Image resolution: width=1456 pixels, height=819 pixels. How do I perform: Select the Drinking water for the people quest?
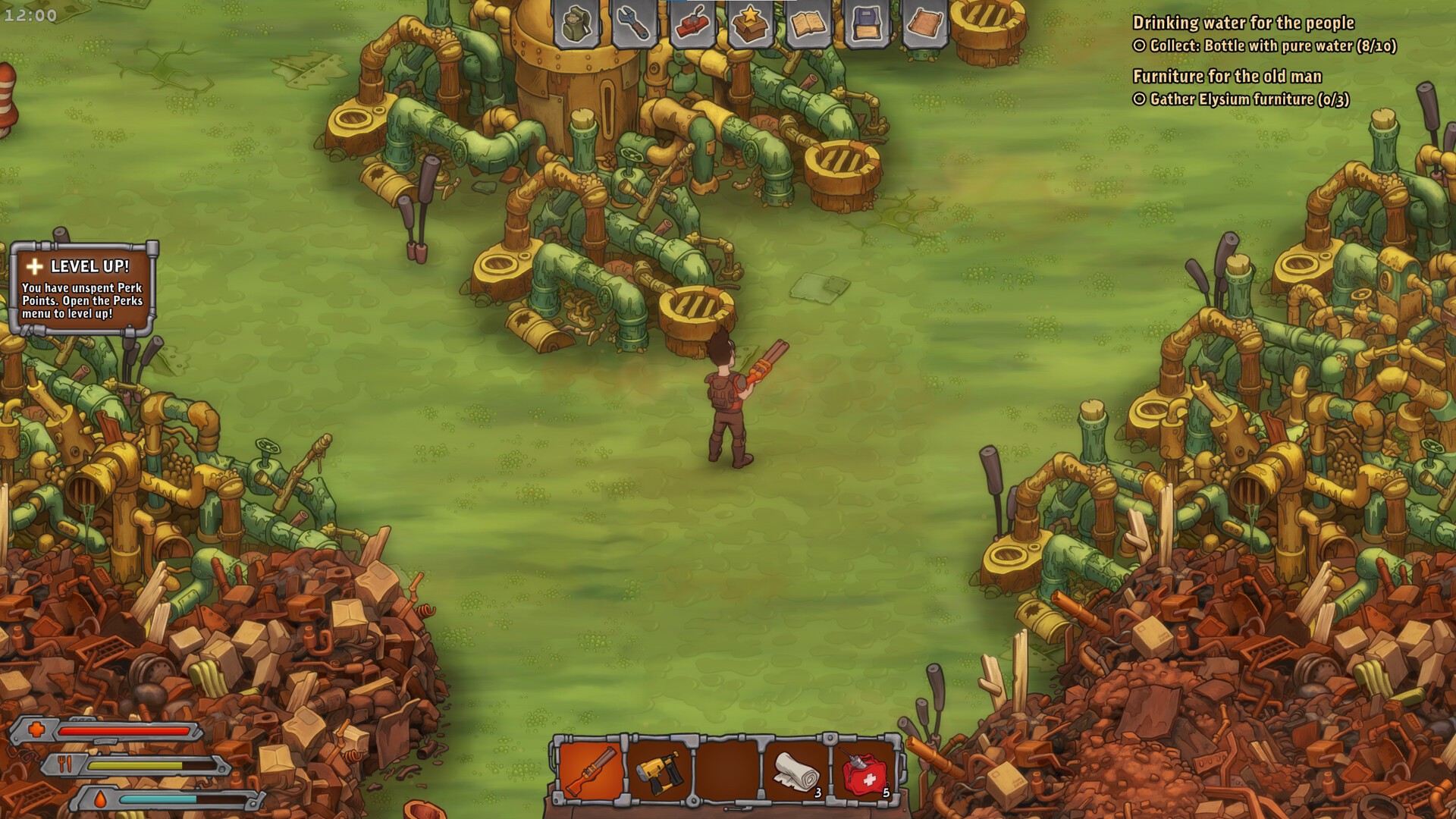click(x=1243, y=24)
